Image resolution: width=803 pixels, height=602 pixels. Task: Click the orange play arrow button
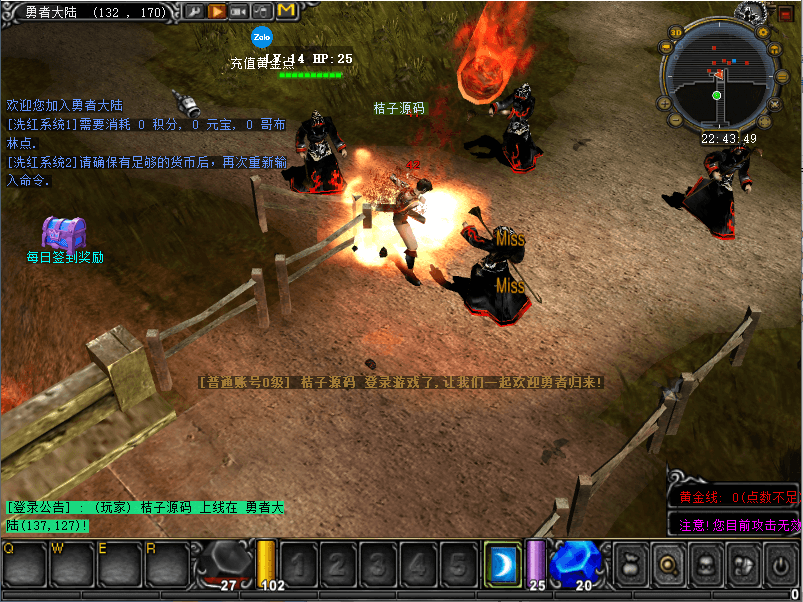click(216, 11)
